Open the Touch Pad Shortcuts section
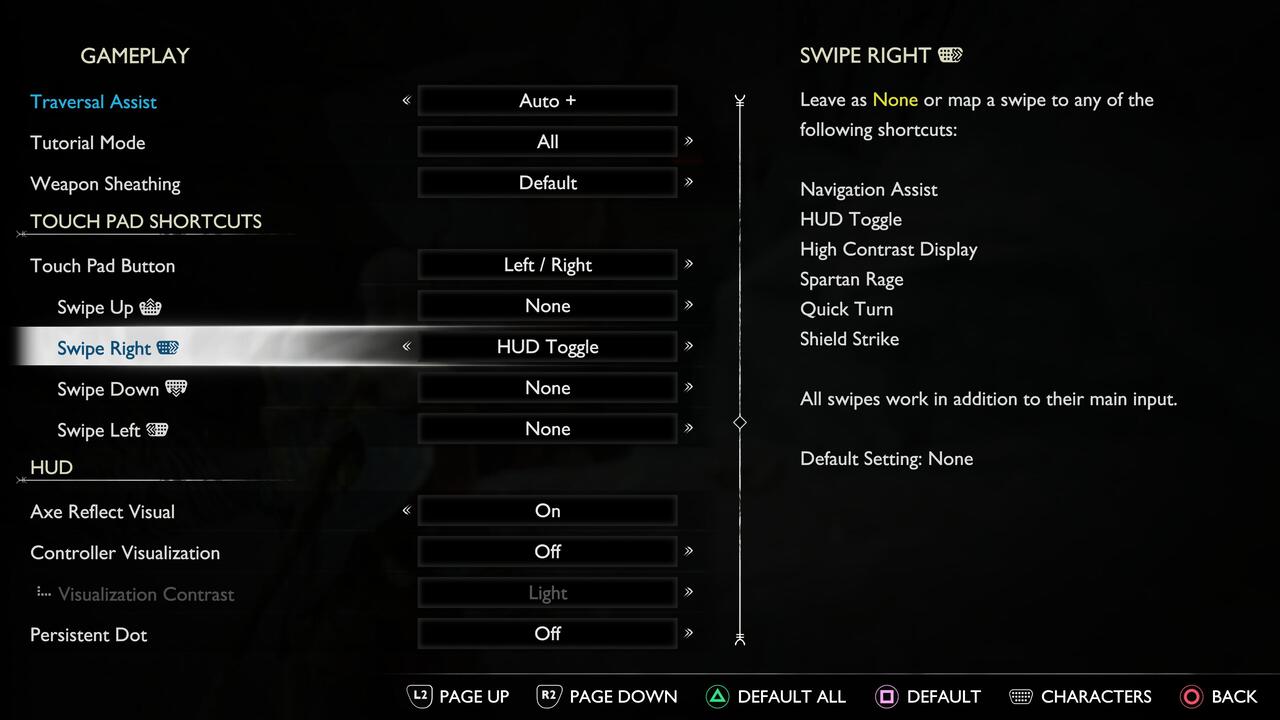Screen dimensions: 1280x720 click(x=145, y=221)
